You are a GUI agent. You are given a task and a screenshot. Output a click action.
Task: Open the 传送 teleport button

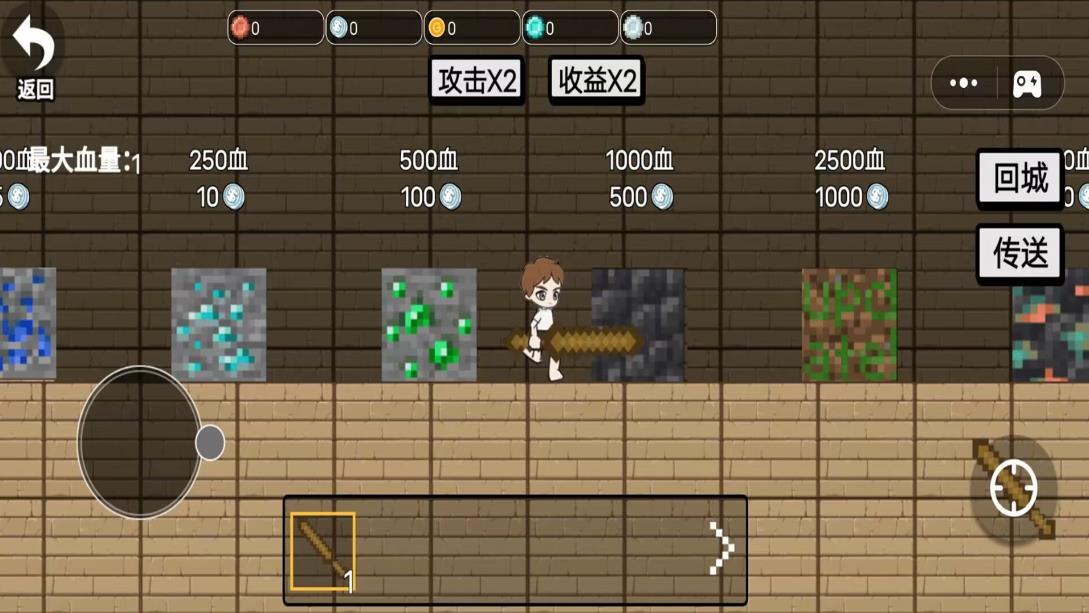(x=1020, y=254)
